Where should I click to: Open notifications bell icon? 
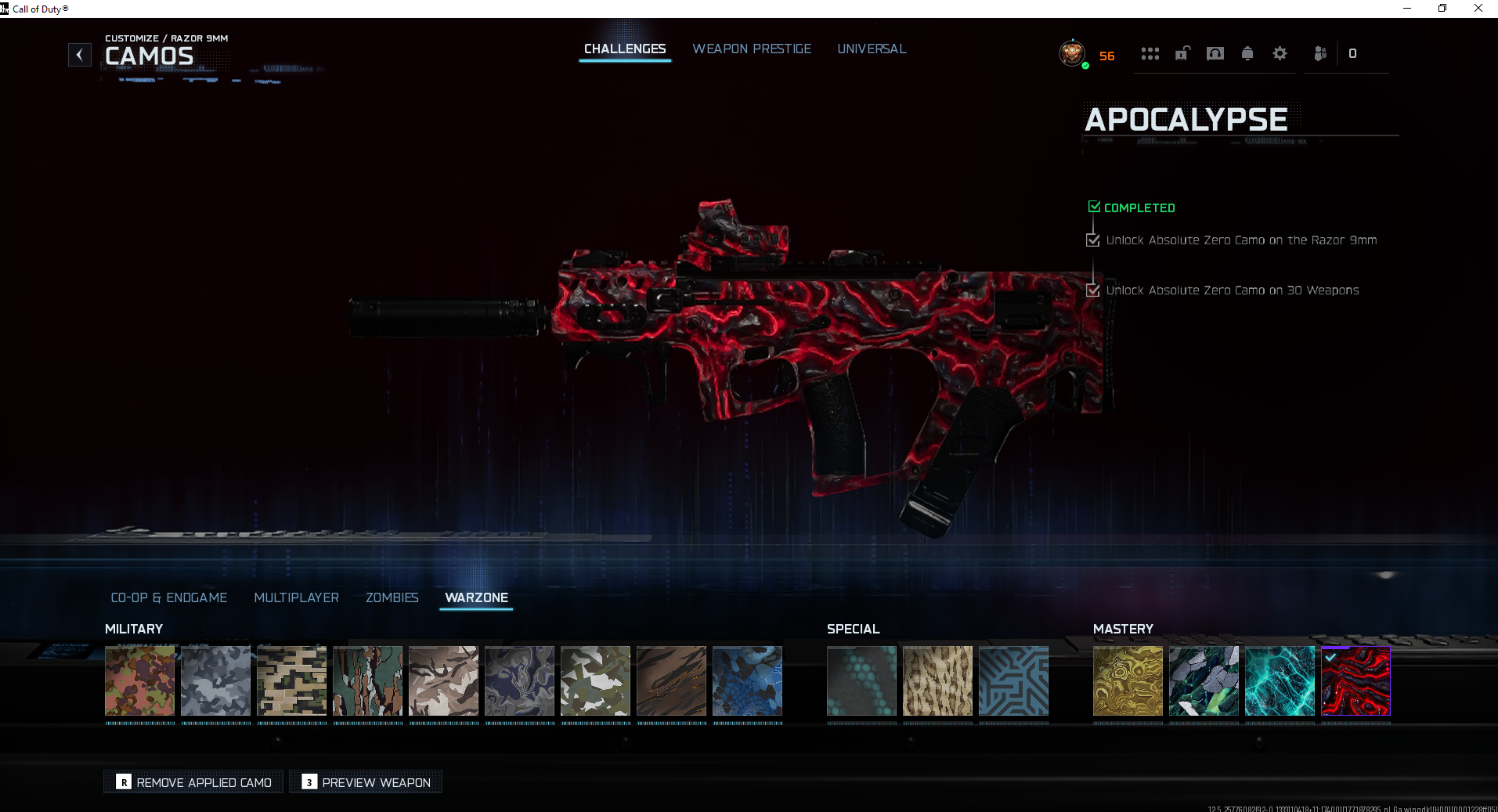pyautogui.click(x=1247, y=53)
